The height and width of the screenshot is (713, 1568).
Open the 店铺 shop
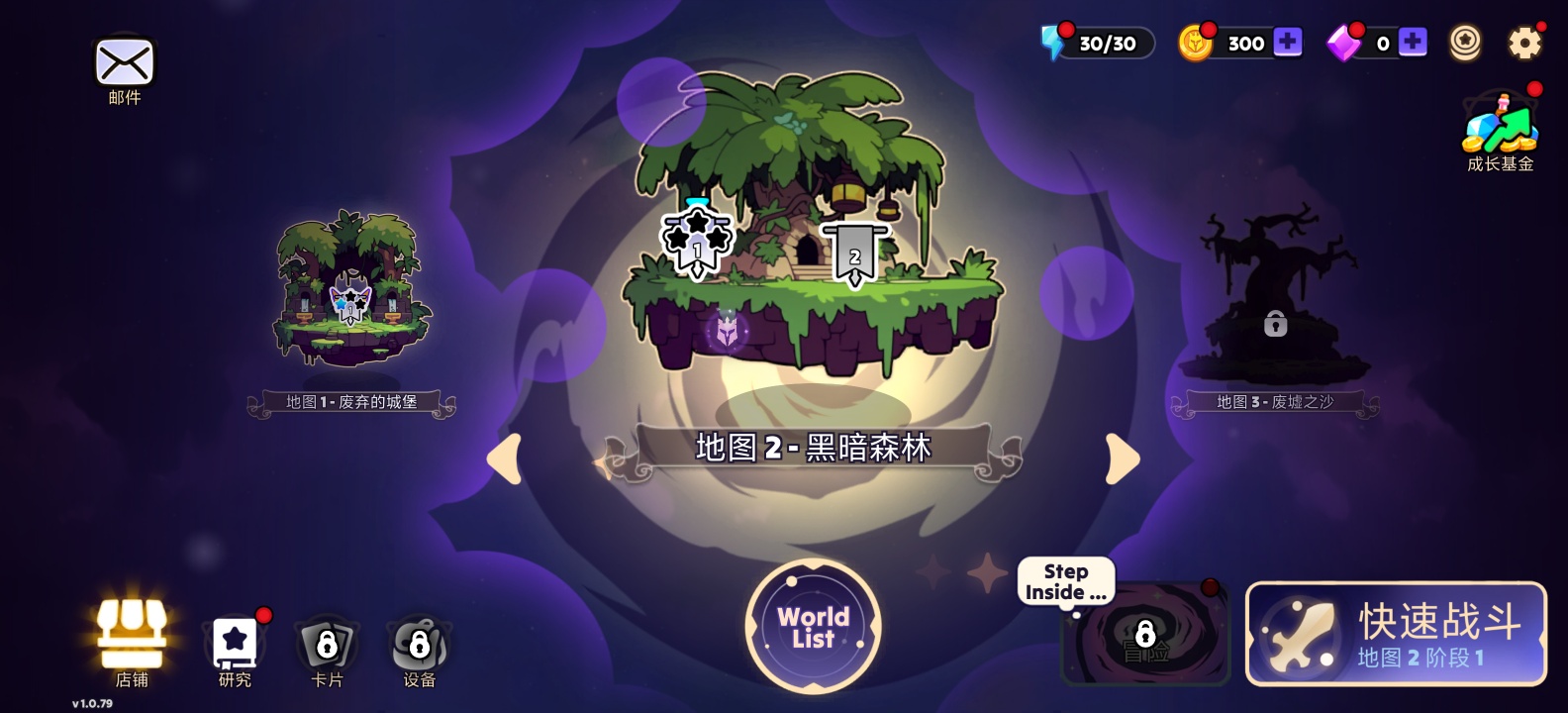pos(134,636)
